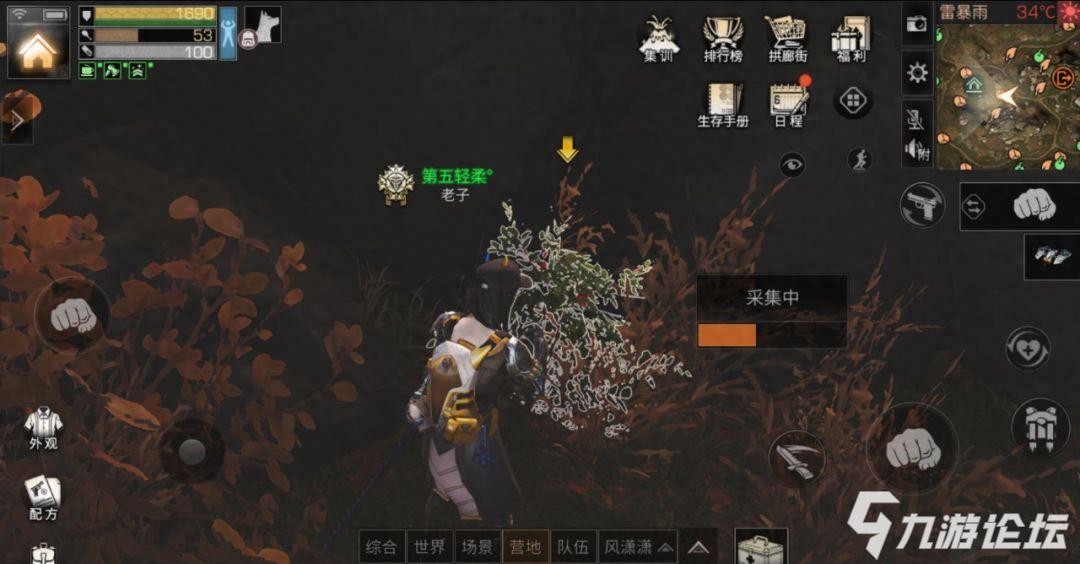The image size is (1080, 564).
Task: Open the 日程 schedule calendar
Action: pos(788,104)
